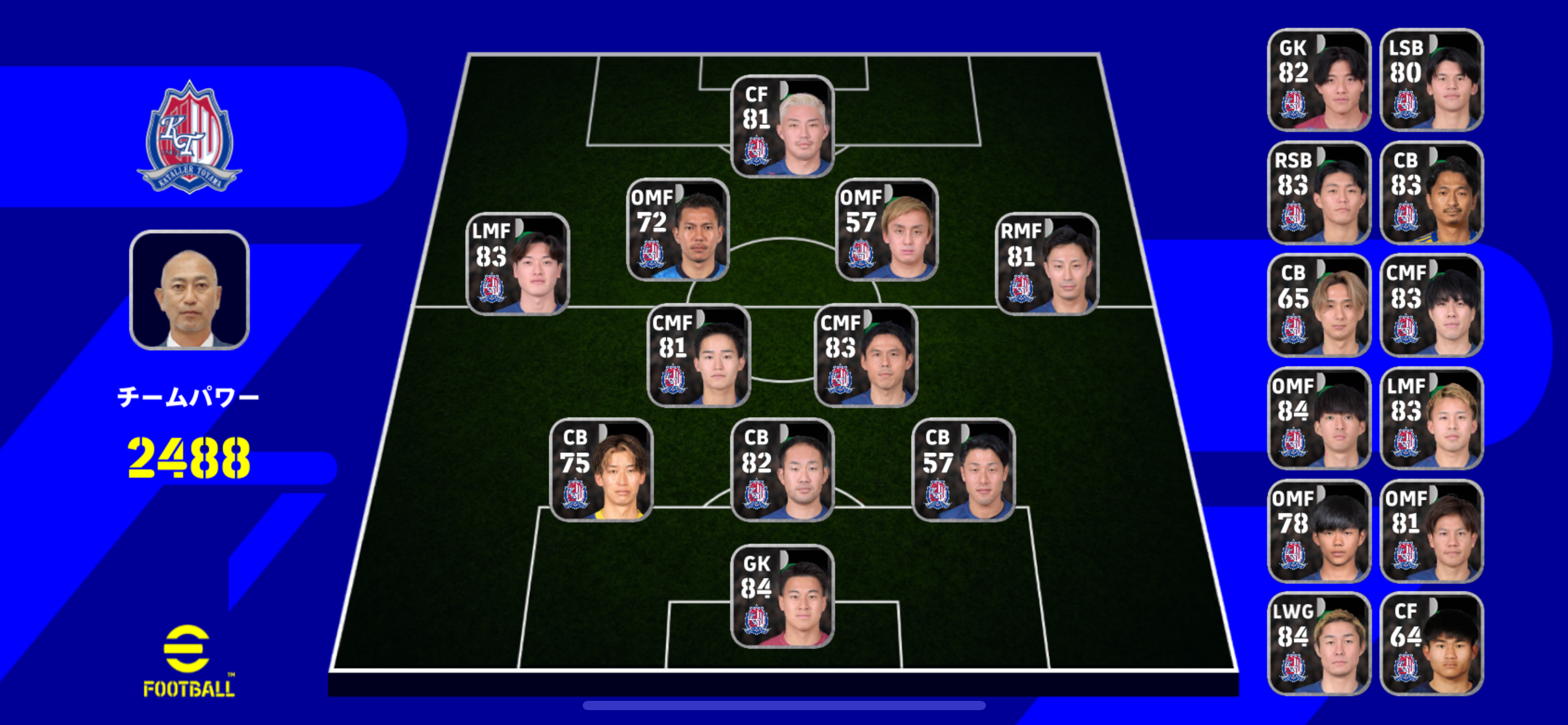This screenshot has width=1568, height=725.
Task: Open the CMF 81 midfielder card
Action: coord(699,355)
